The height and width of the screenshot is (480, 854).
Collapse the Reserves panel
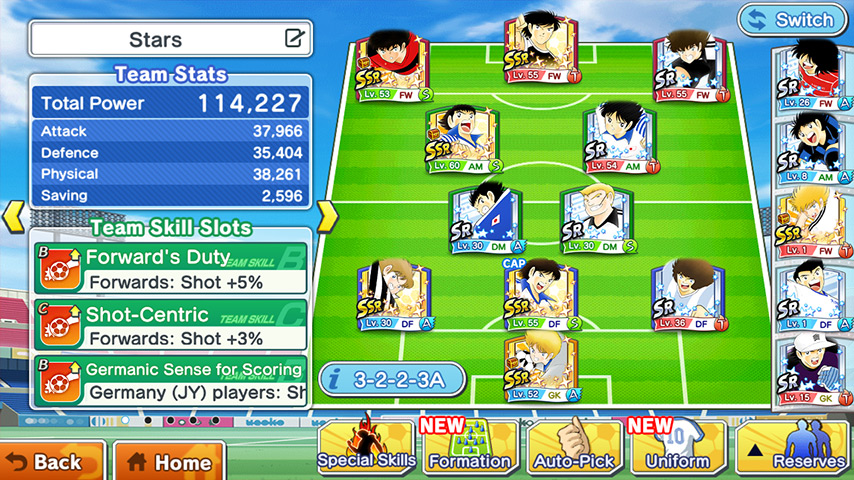tap(795, 447)
